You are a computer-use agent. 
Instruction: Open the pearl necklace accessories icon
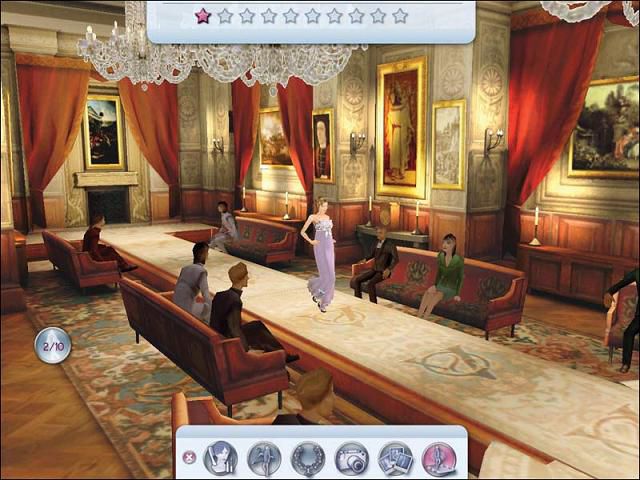(x=308, y=458)
